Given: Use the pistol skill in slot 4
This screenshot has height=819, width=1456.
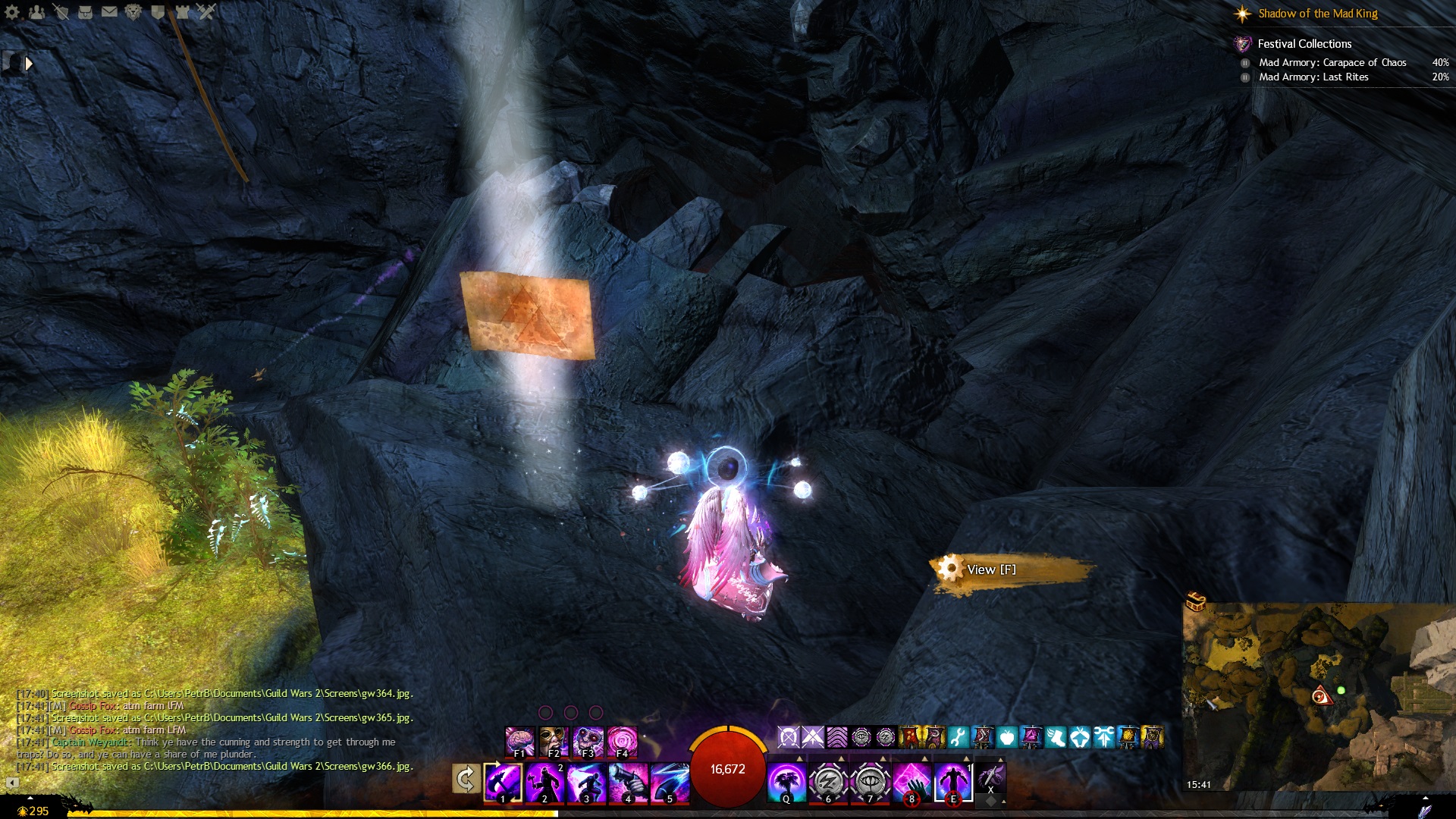Looking at the screenshot, I should click(x=628, y=782).
